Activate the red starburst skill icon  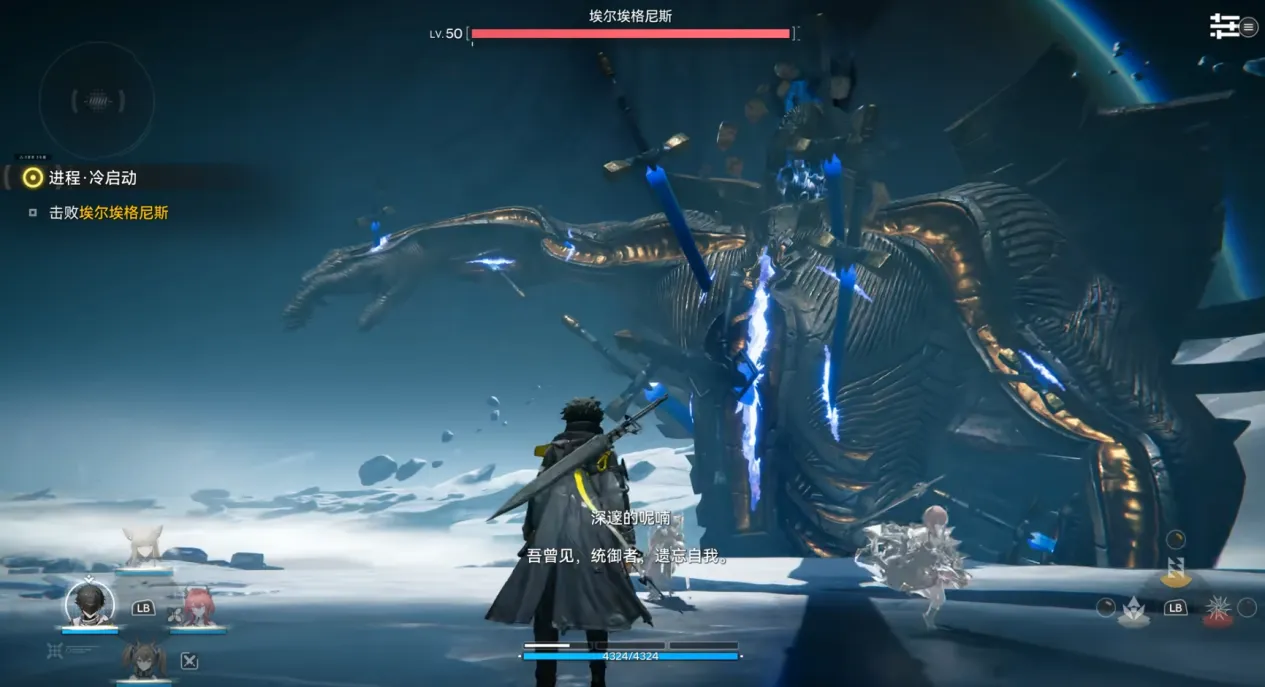coord(1216,609)
